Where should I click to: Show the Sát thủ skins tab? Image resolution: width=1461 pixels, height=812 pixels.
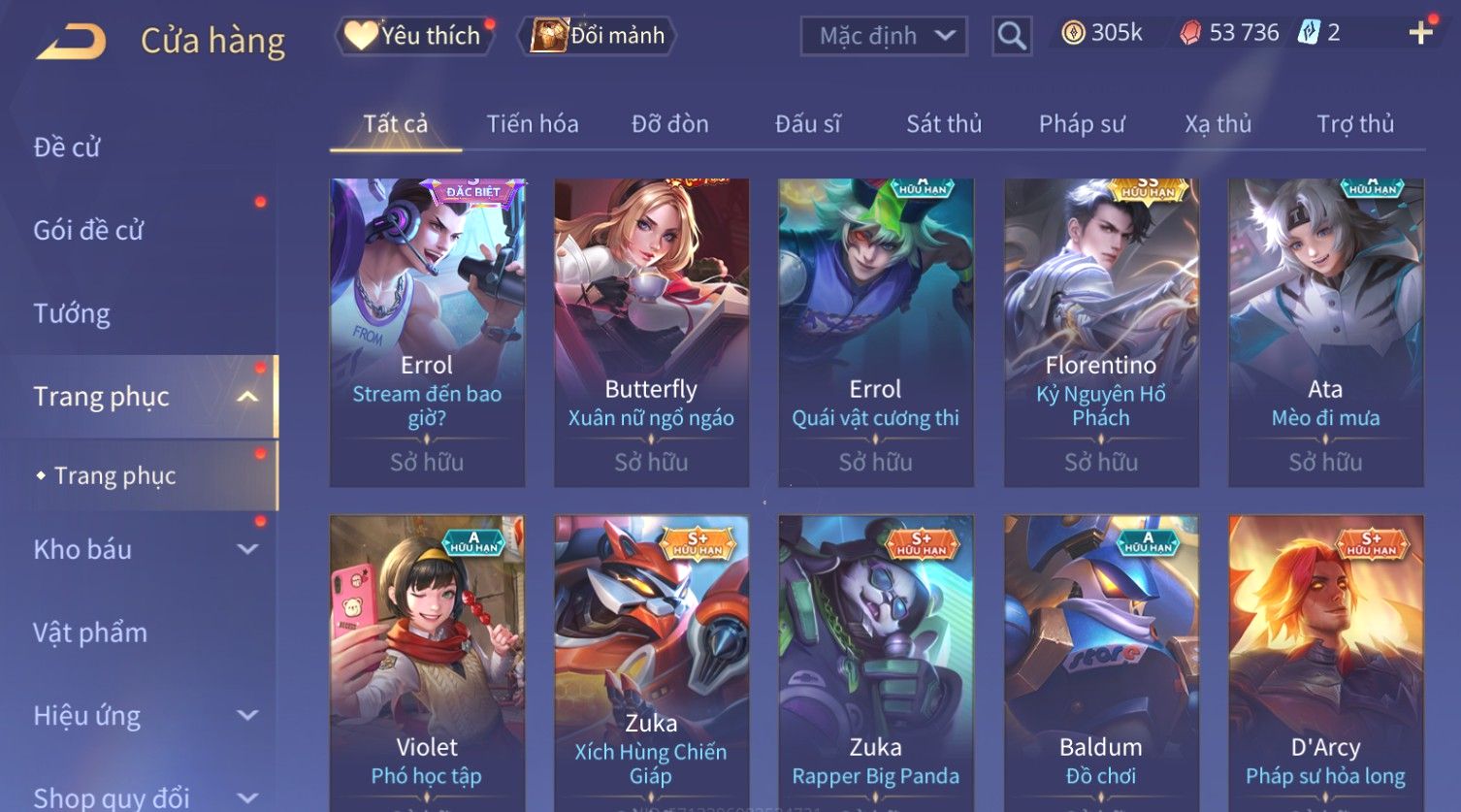pos(944,124)
